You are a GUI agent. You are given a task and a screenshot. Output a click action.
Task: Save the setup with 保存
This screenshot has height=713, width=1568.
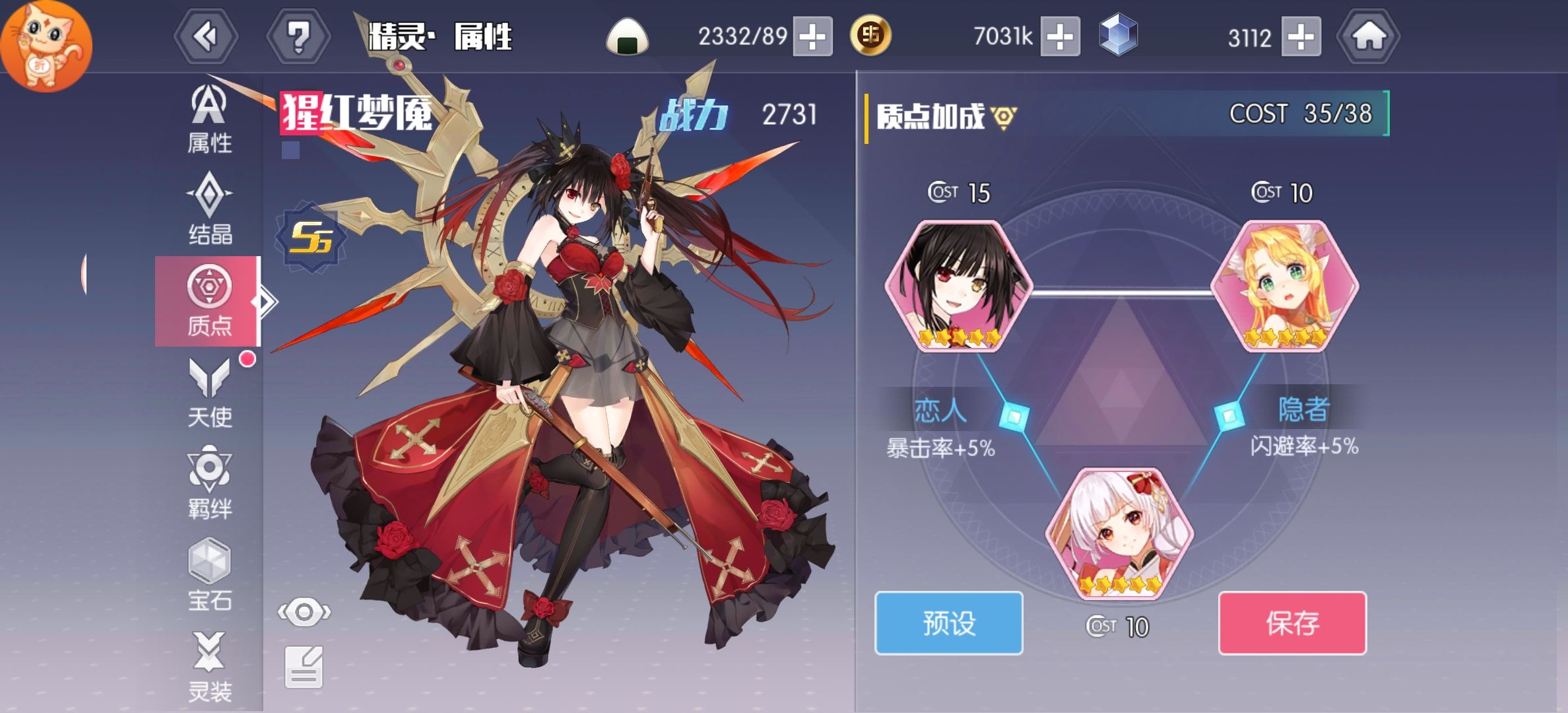coord(1292,623)
